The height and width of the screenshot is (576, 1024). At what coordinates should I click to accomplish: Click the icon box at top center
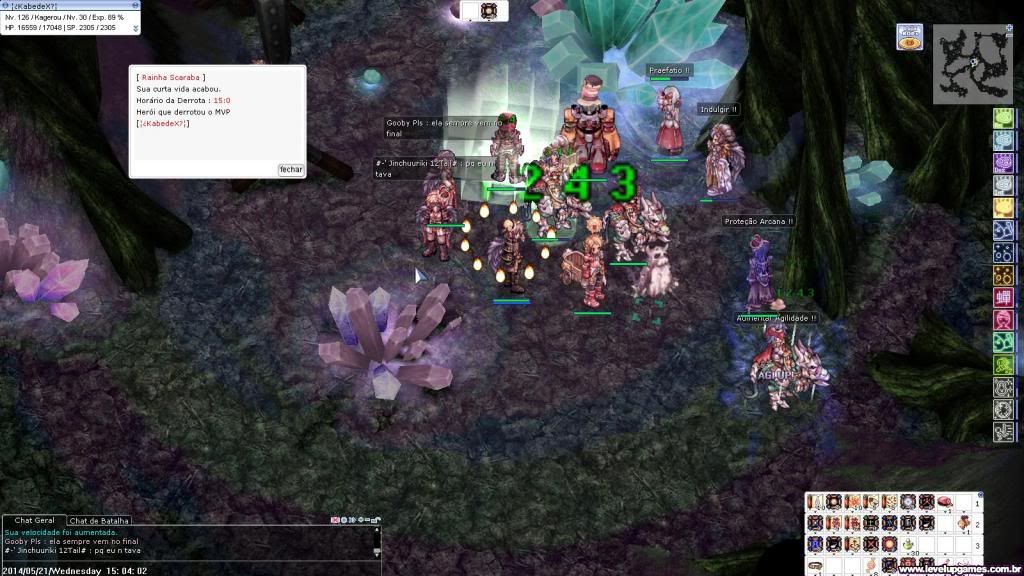(x=488, y=10)
